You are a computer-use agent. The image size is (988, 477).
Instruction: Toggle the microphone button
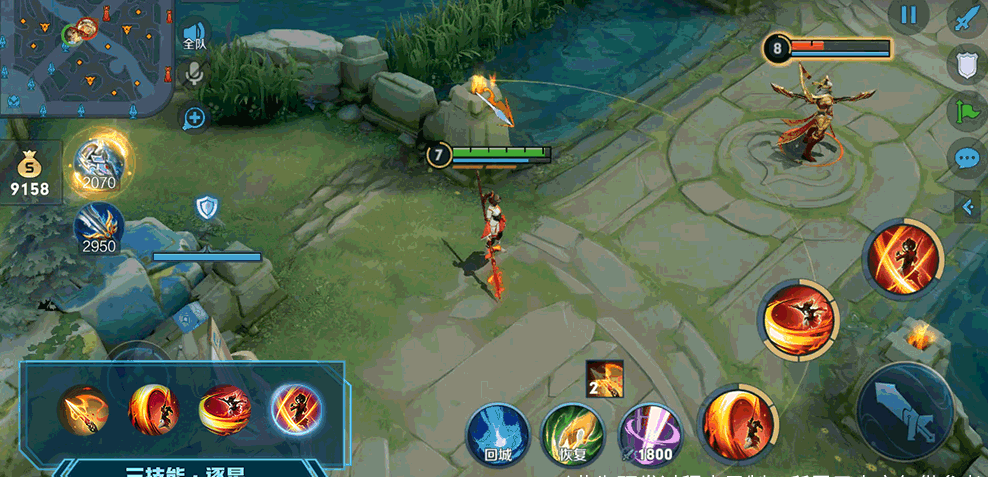click(194, 73)
